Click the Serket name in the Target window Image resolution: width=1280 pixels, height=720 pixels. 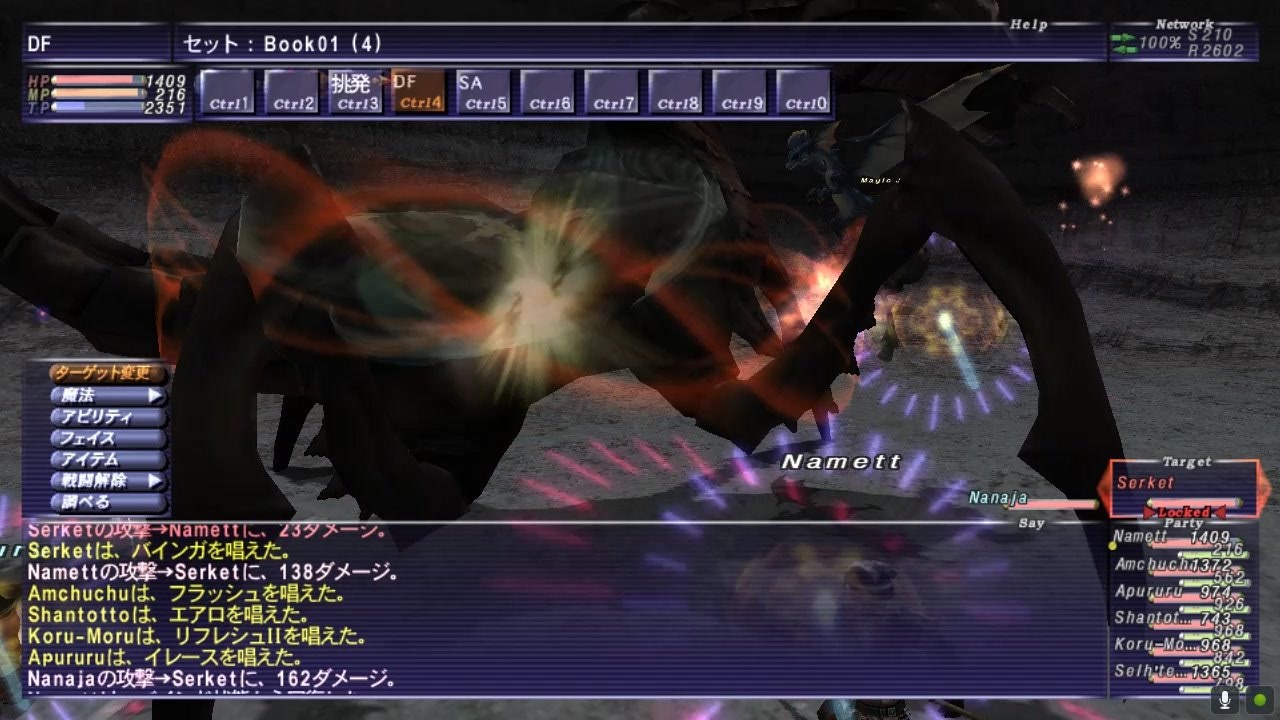(1146, 483)
